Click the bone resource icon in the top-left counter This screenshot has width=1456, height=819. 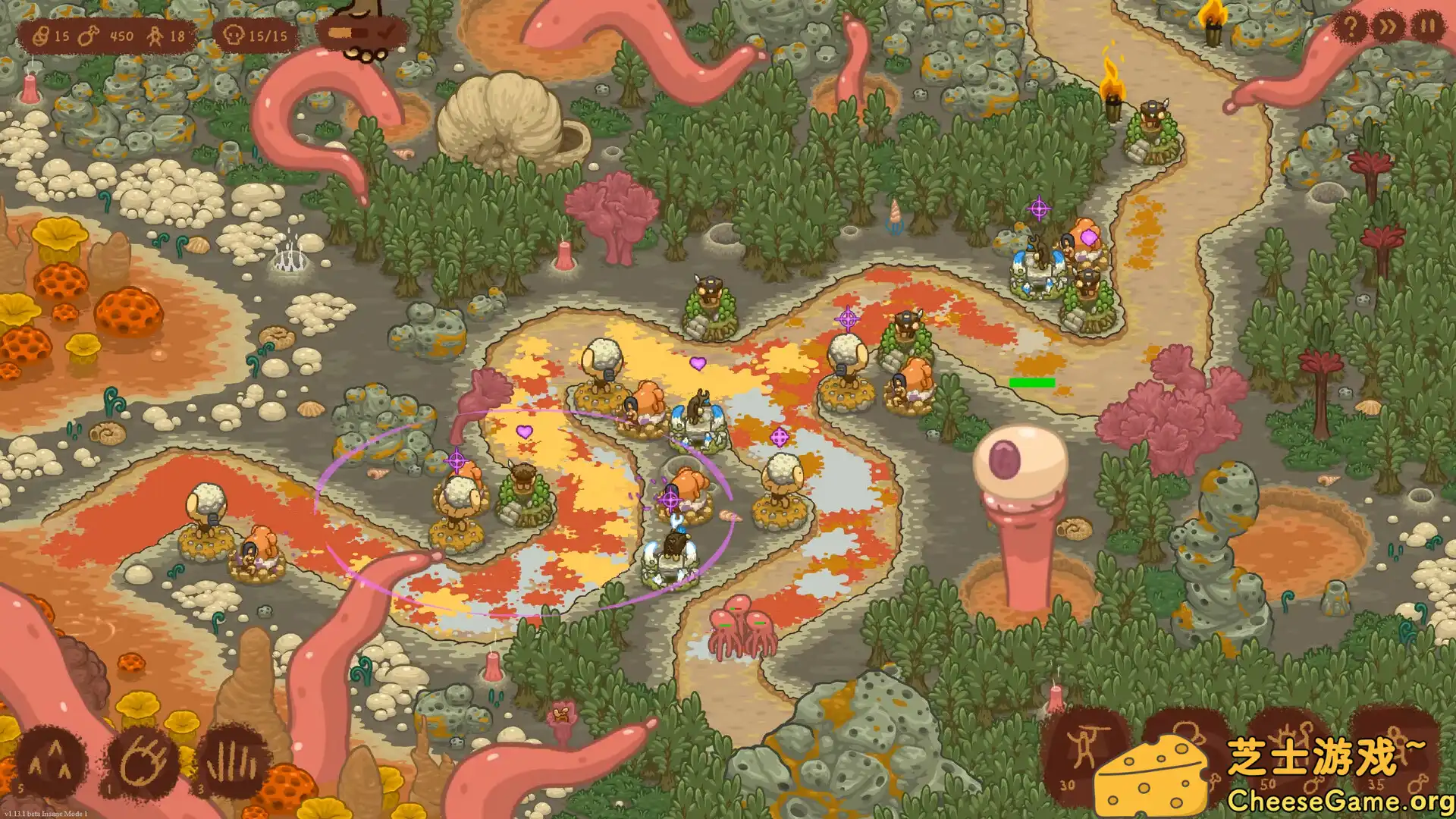(x=39, y=35)
